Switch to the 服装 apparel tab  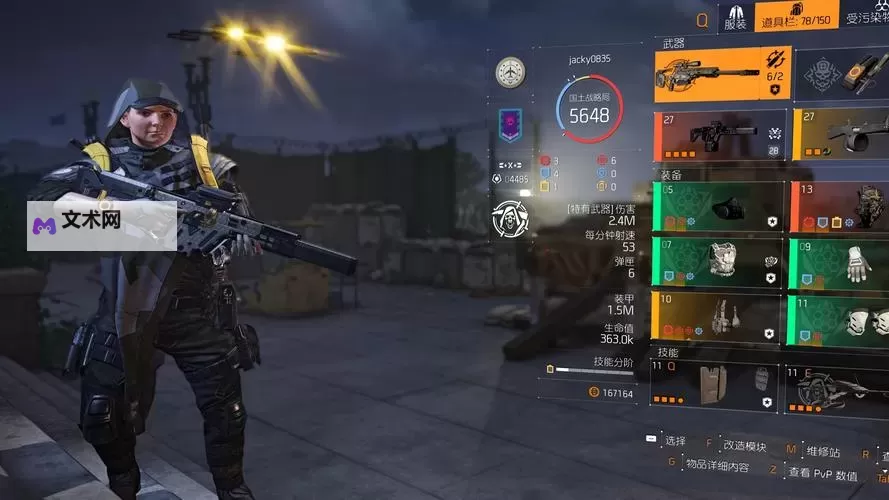(734, 17)
